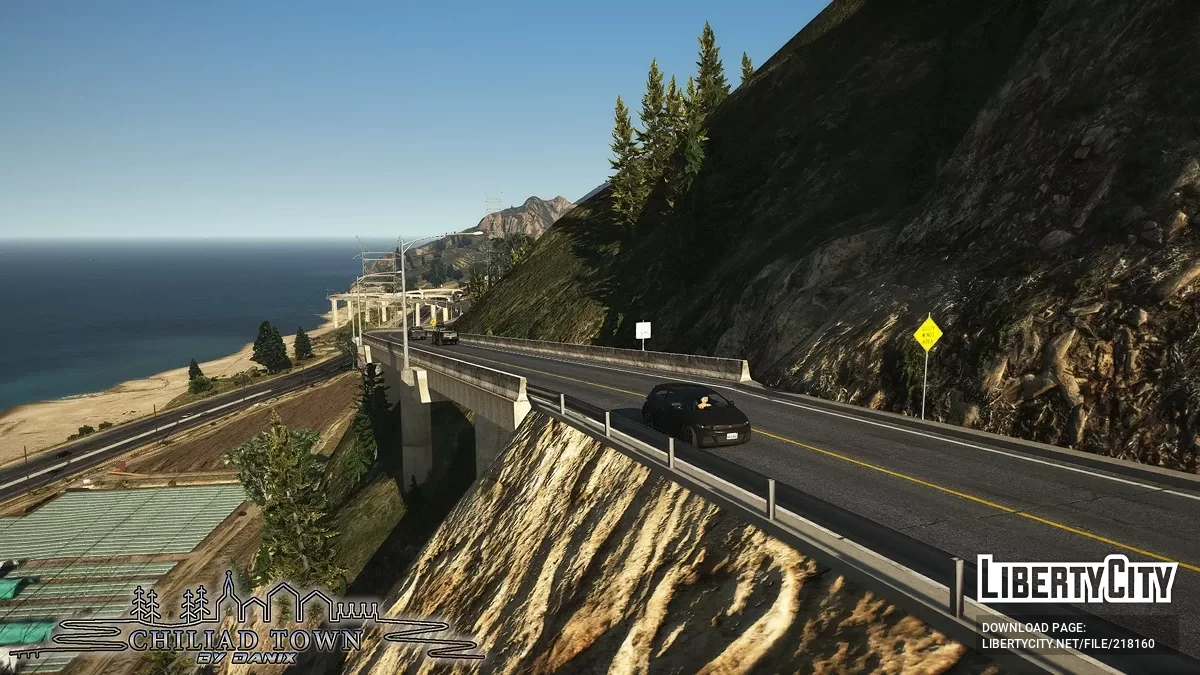Open the libertycity.net/file/218160 download link
1200x675 pixels.
pyautogui.click(x=1068, y=644)
